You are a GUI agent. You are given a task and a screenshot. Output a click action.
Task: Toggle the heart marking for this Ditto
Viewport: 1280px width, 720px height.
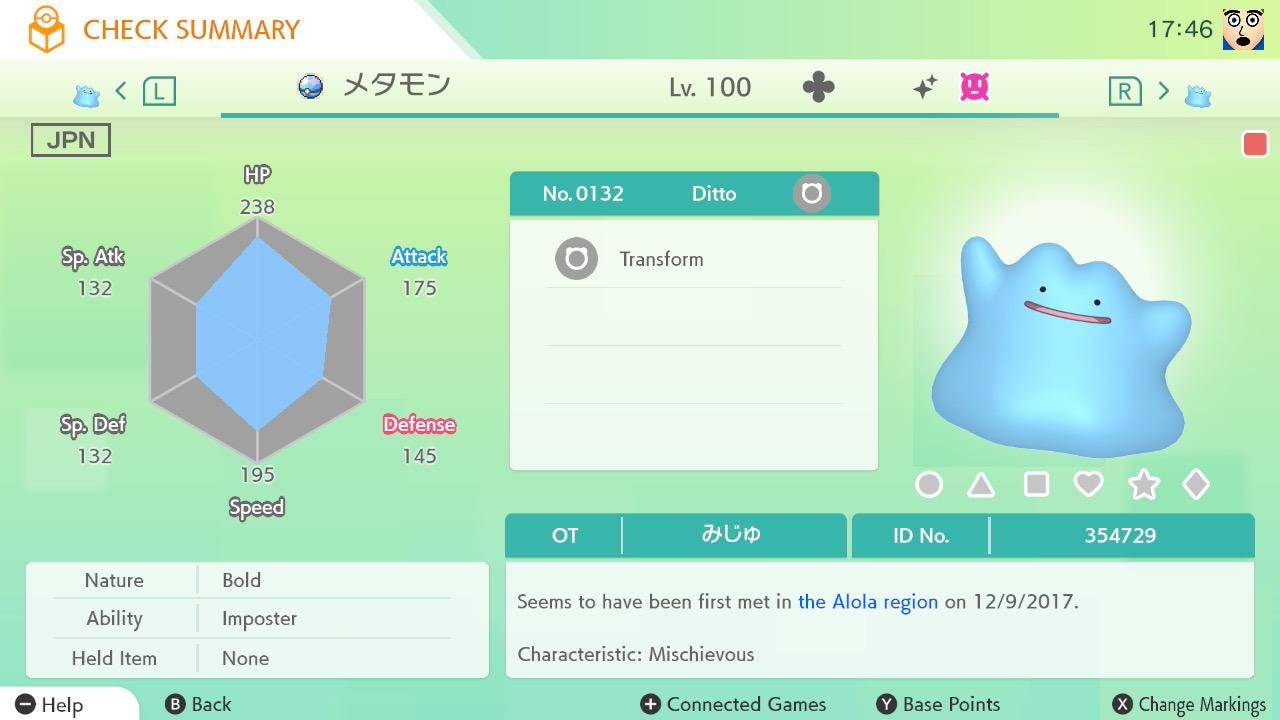pos(1090,484)
